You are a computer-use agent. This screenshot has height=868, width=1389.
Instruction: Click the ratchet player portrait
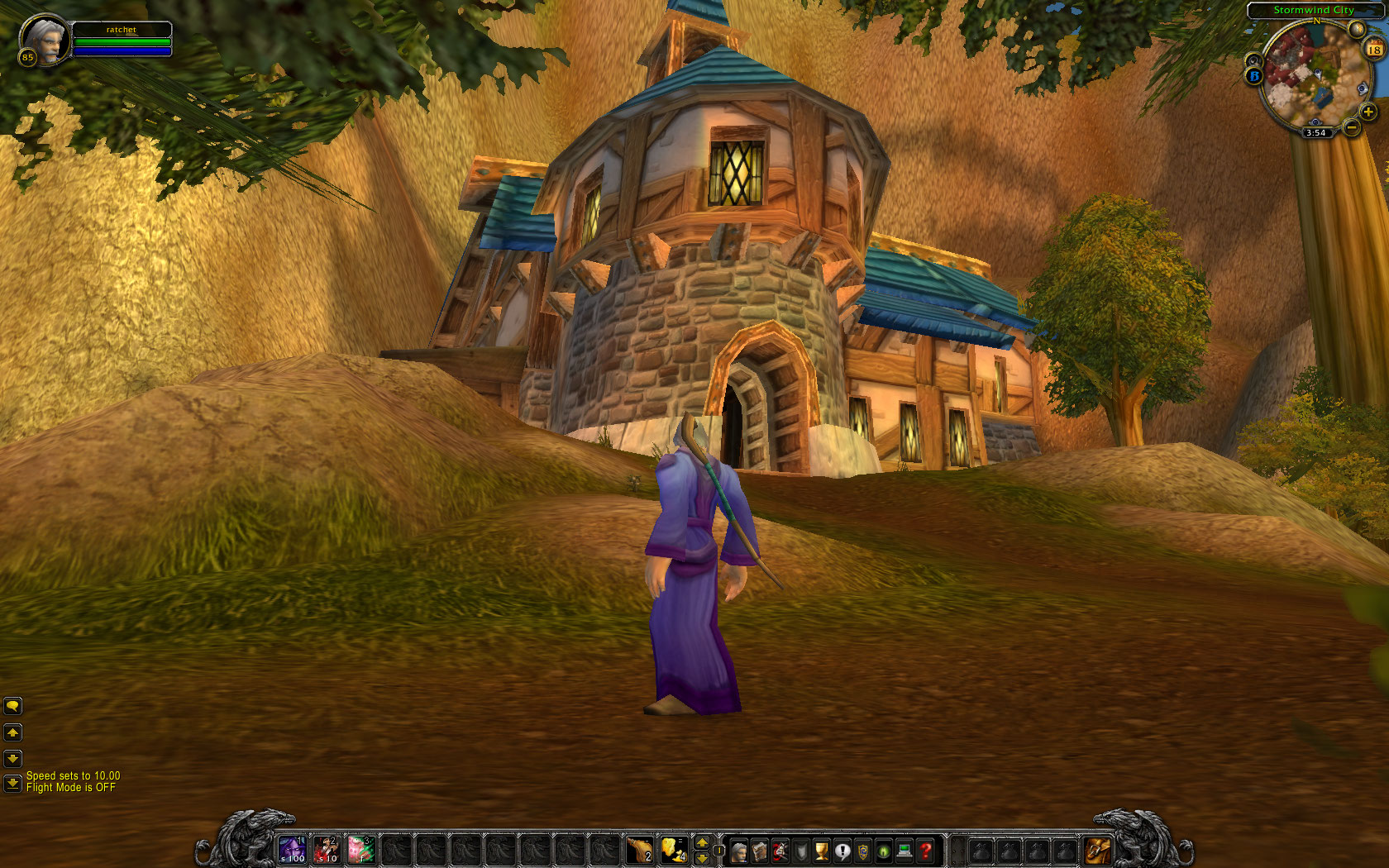click(44, 39)
